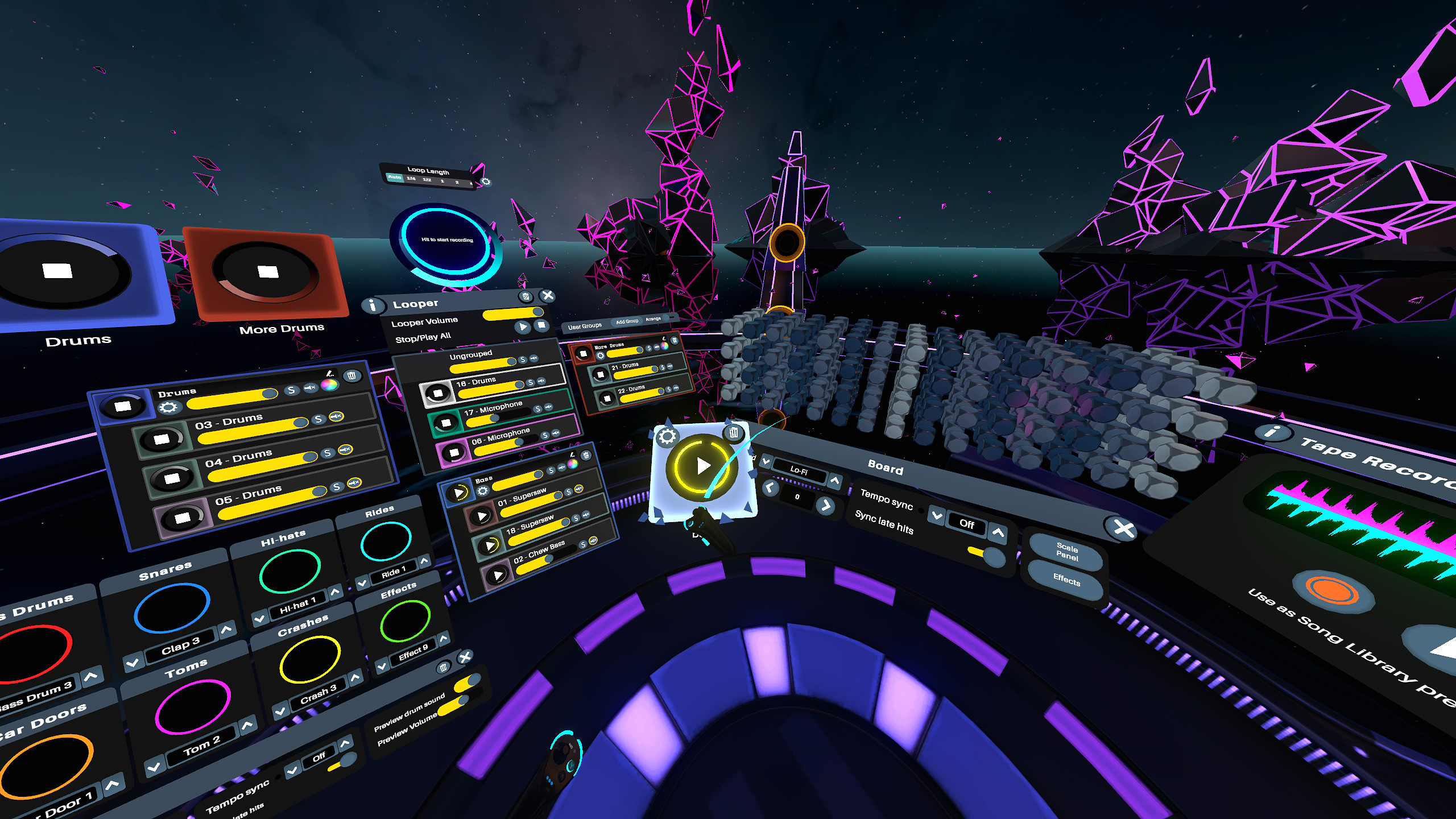Select Arrange in the User Groups bar
1456x819 pixels.
(653, 319)
